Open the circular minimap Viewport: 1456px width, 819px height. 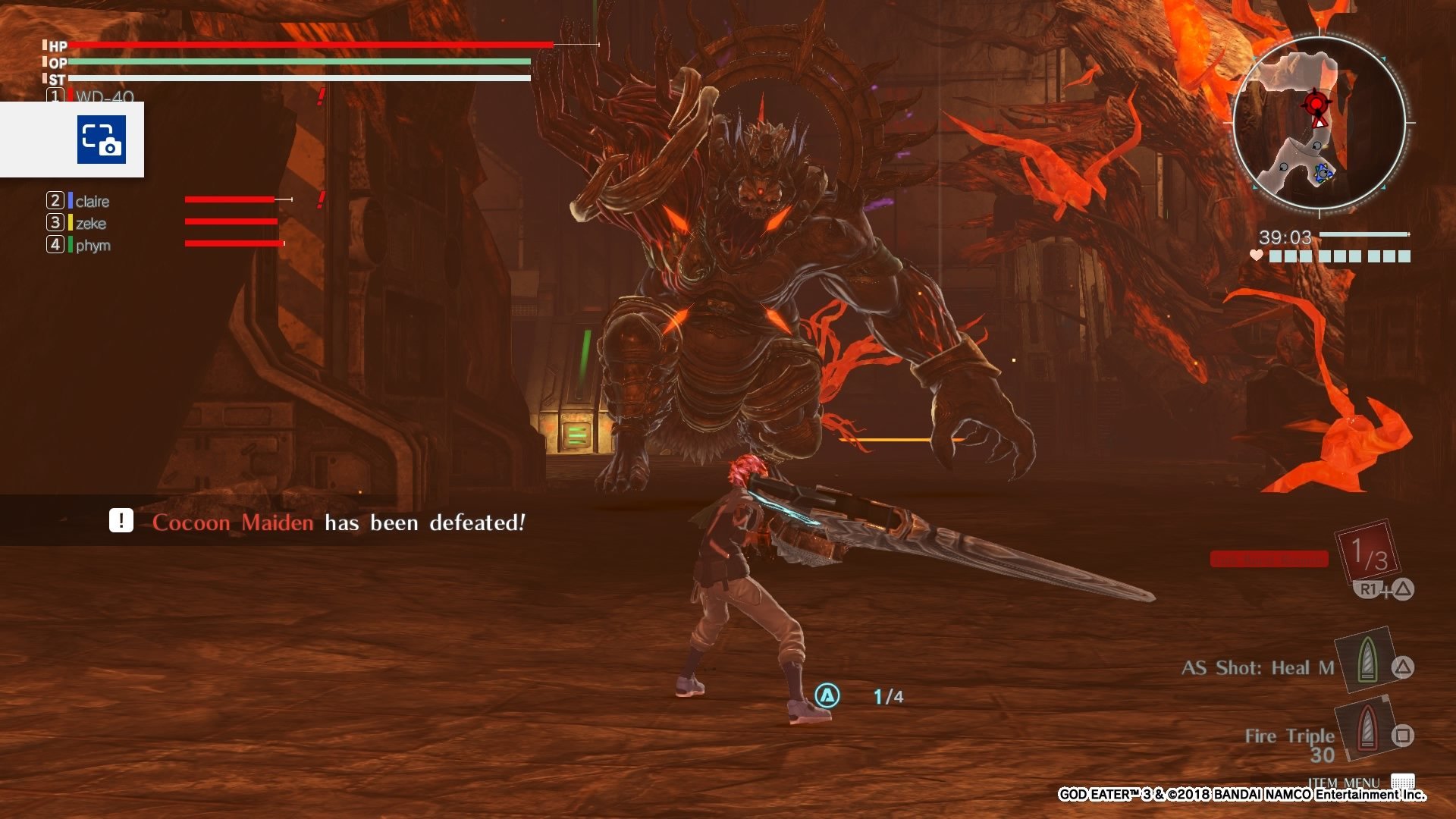point(1319,122)
